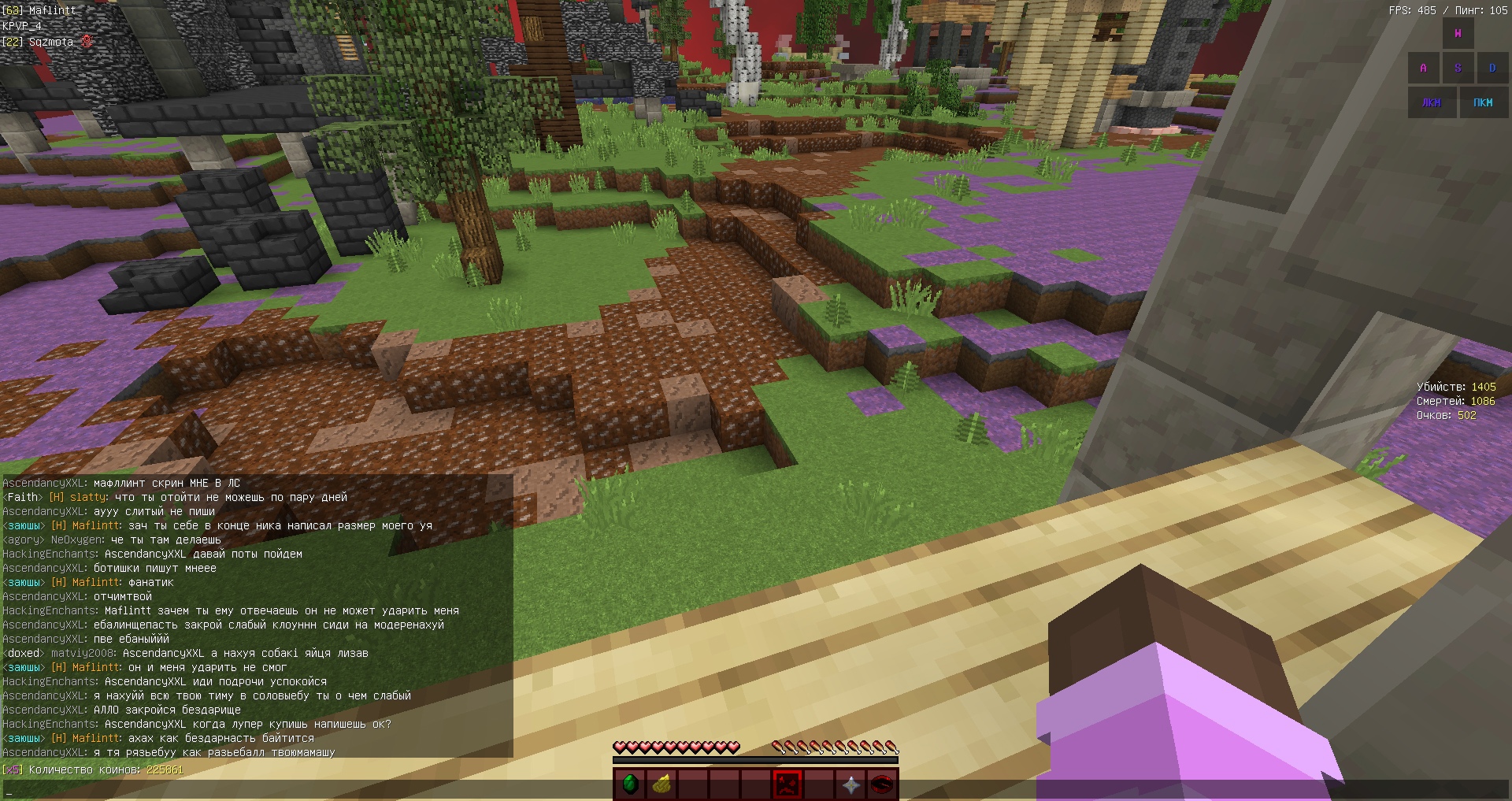Select the green emerald hotbar slot

pos(630,784)
